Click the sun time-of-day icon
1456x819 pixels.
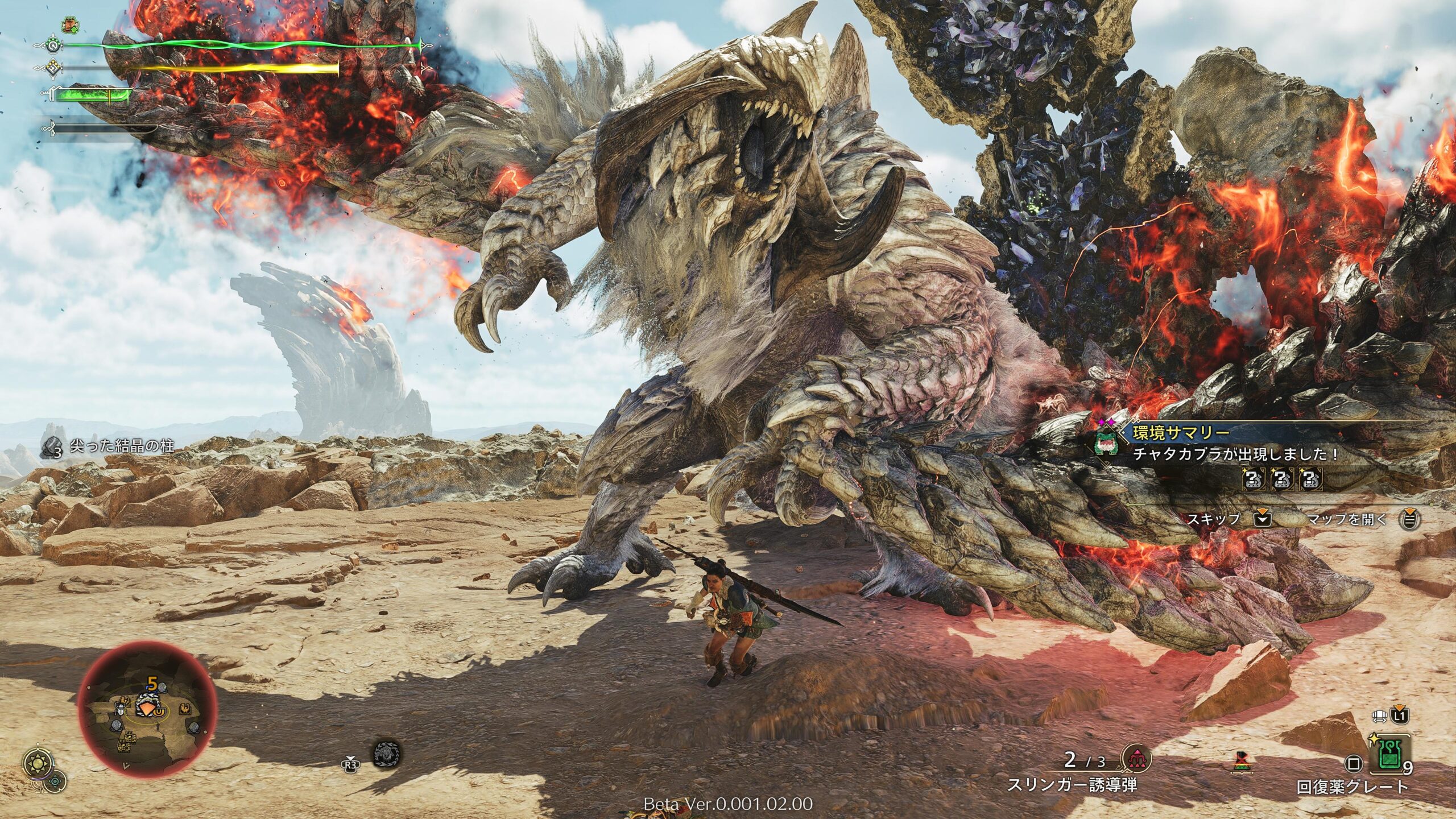38,763
